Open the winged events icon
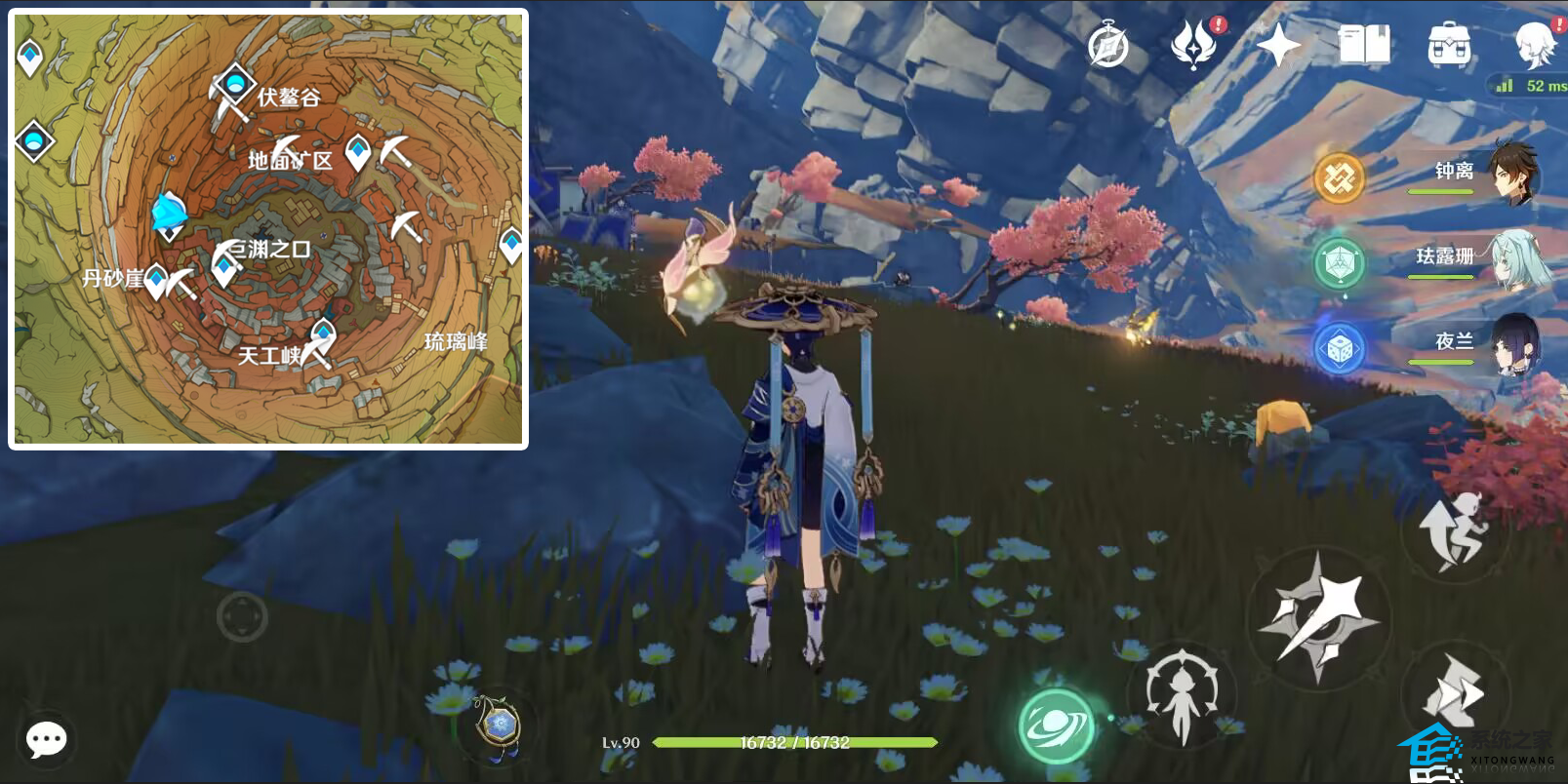 (1192, 45)
